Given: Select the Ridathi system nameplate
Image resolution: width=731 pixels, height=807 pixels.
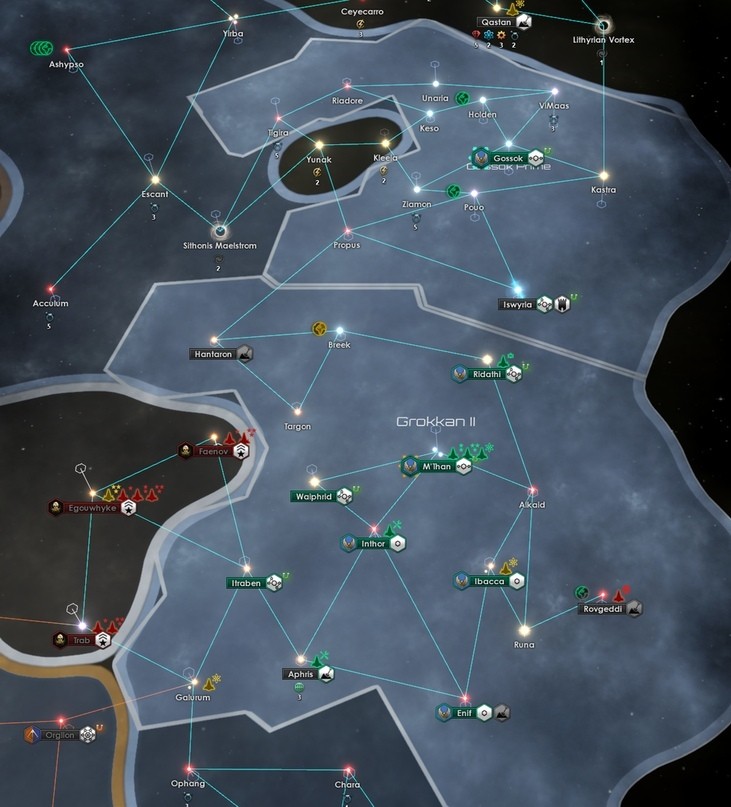Looking at the screenshot, I should pos(487,374).
